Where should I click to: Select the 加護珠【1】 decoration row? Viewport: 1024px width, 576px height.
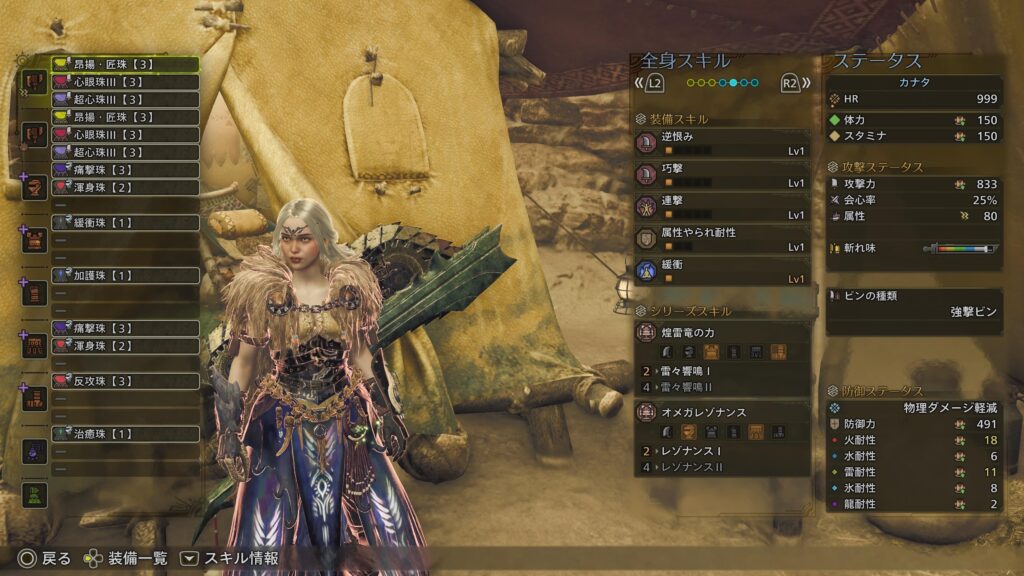pyautogui.click(x=125, y=275)
